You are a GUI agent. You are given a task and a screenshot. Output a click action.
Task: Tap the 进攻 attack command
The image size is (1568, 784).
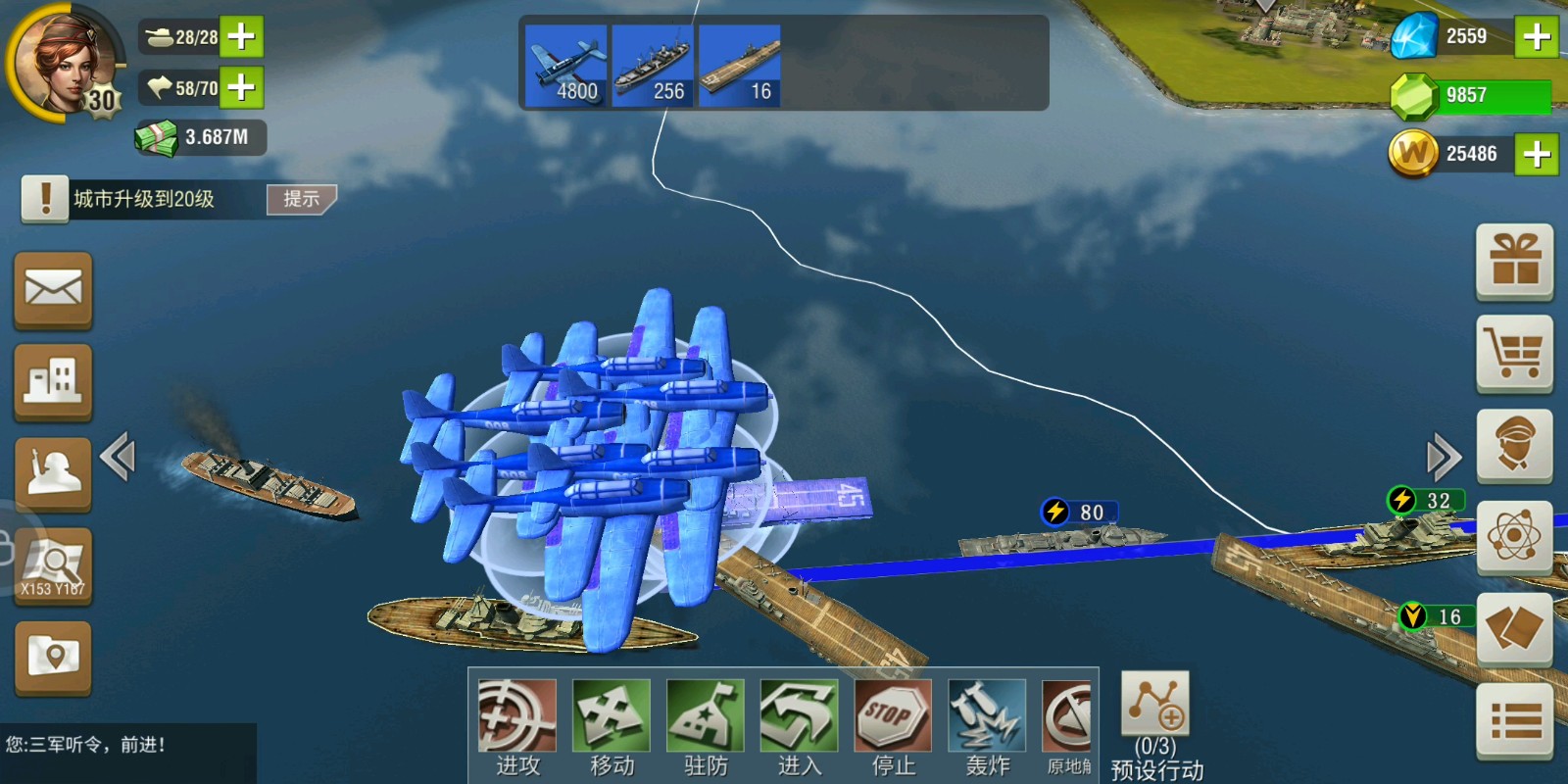click(x=517, y=725)
